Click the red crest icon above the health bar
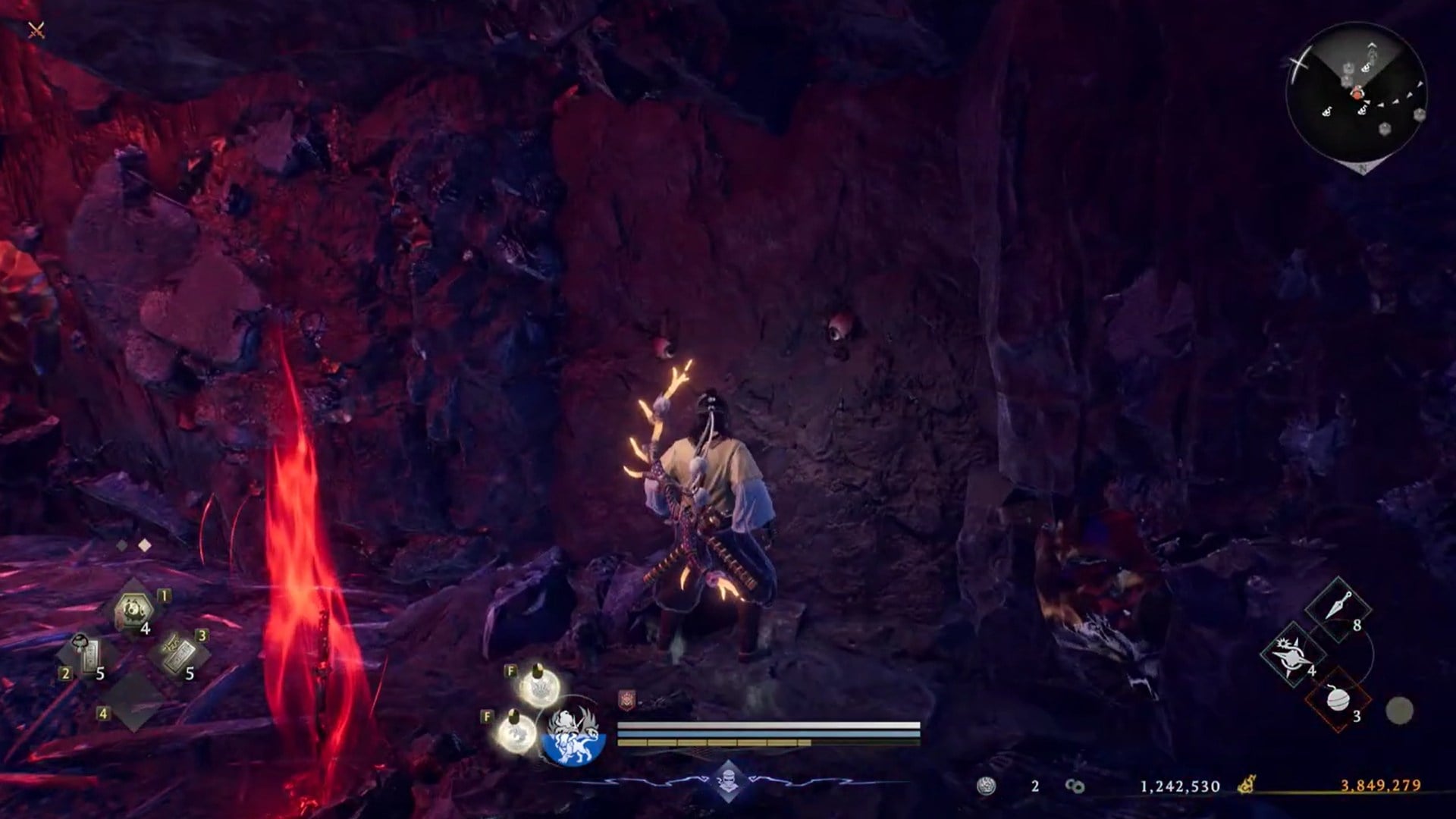1456x819 pixels. [x=627, y=699]
